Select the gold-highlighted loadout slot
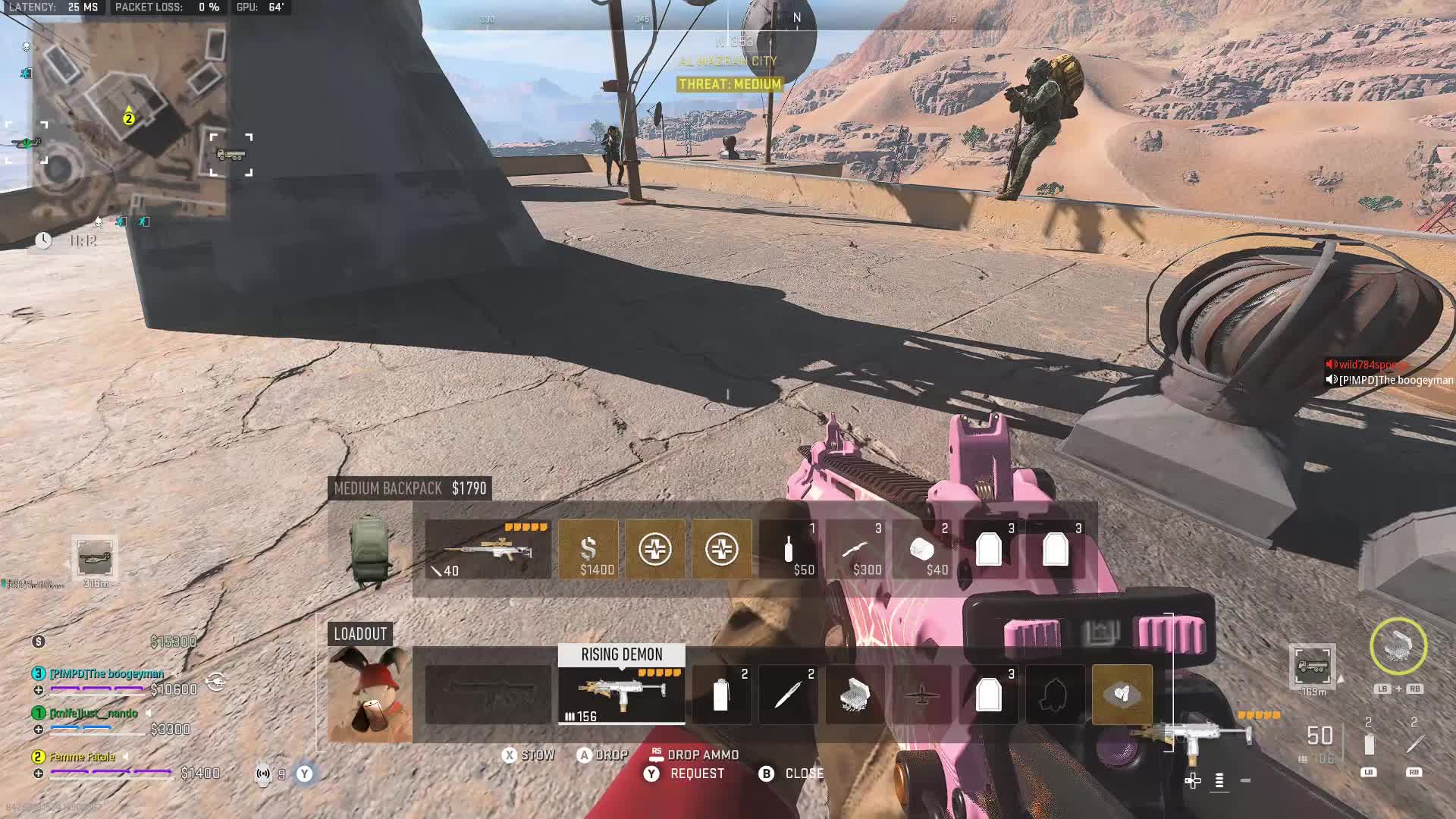 click(1122, 694)
